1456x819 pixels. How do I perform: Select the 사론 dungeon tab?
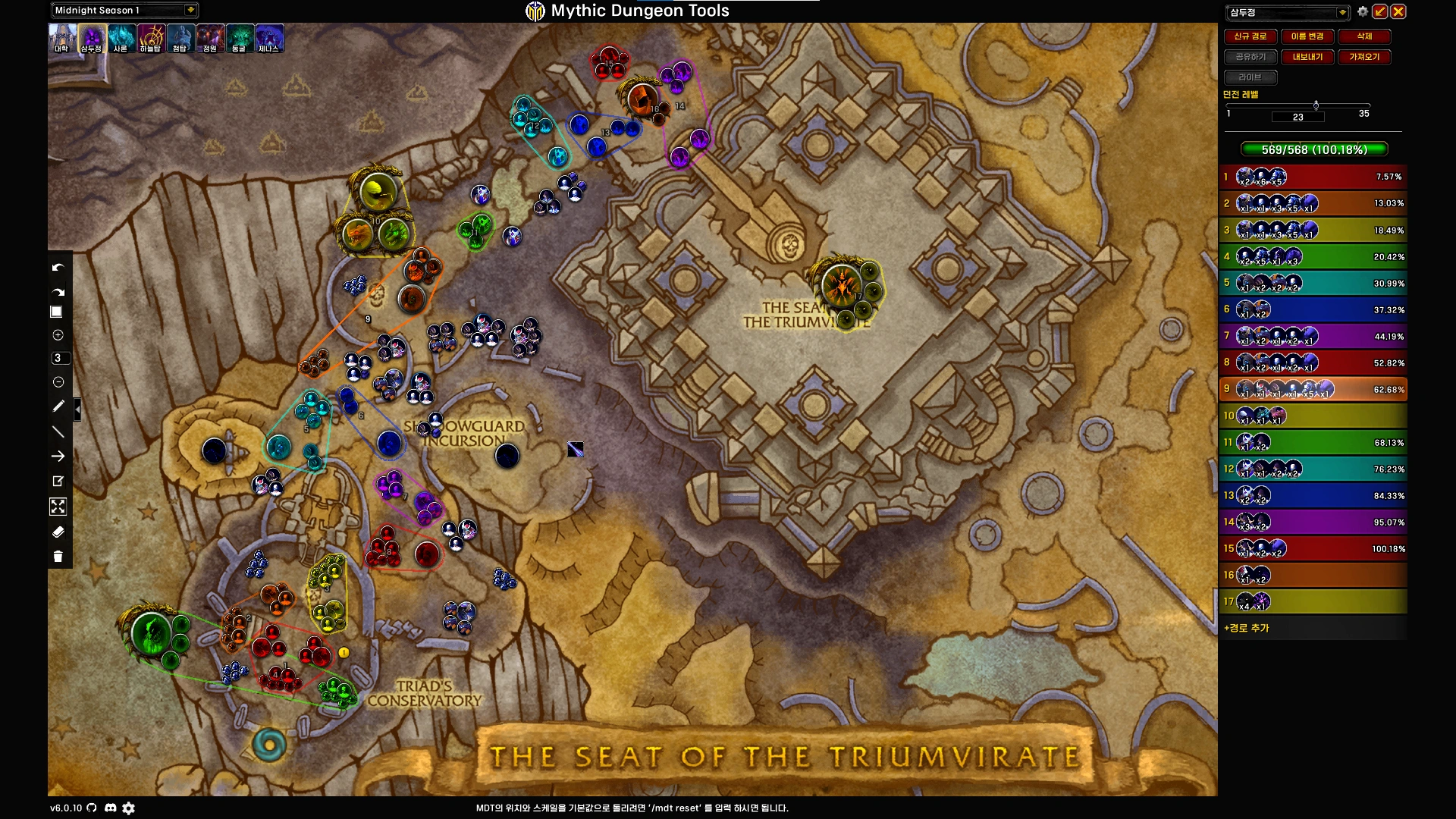(121, 38)
